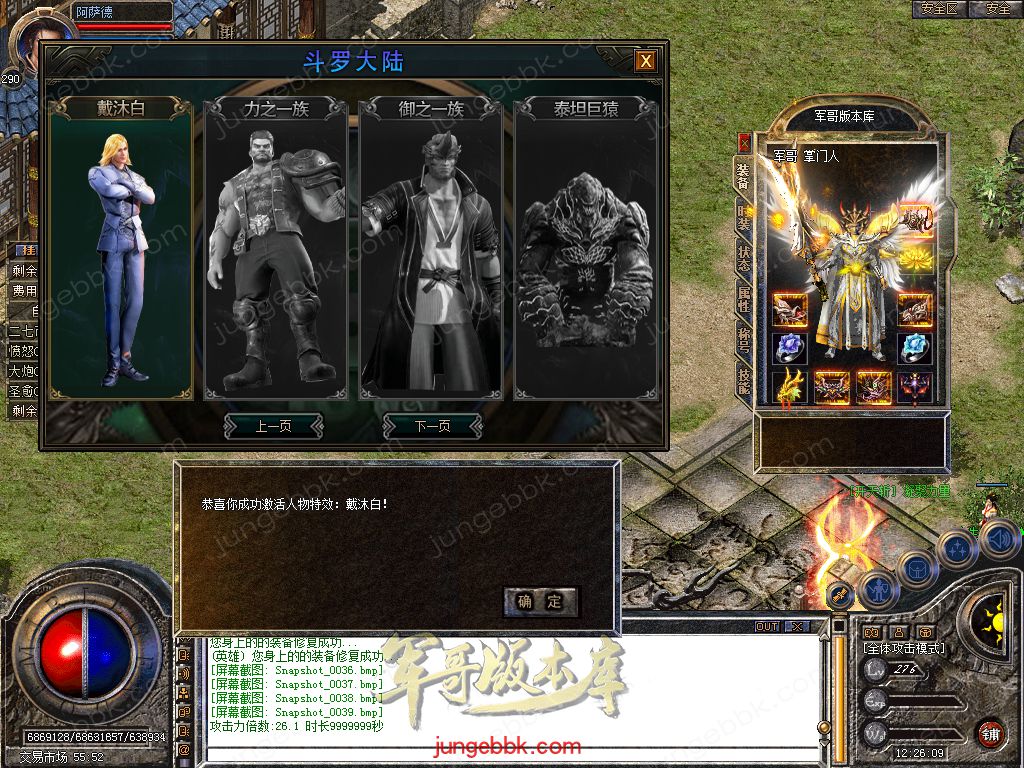Close the character equipment panel

click(744, 142)
